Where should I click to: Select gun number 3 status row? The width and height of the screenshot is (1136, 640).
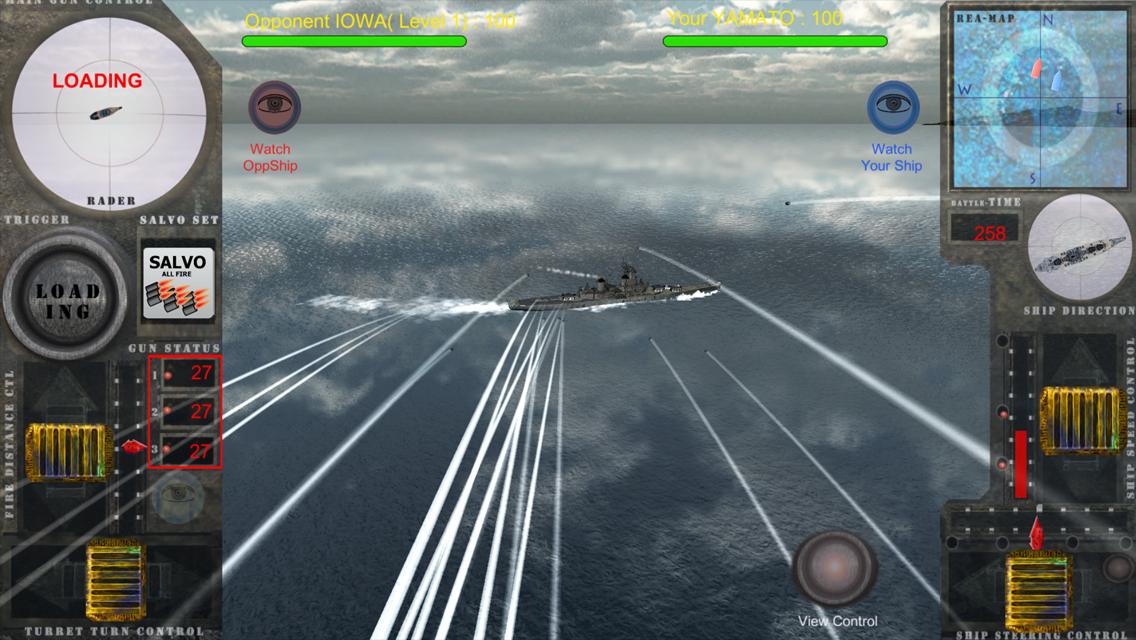coord(186,451)
